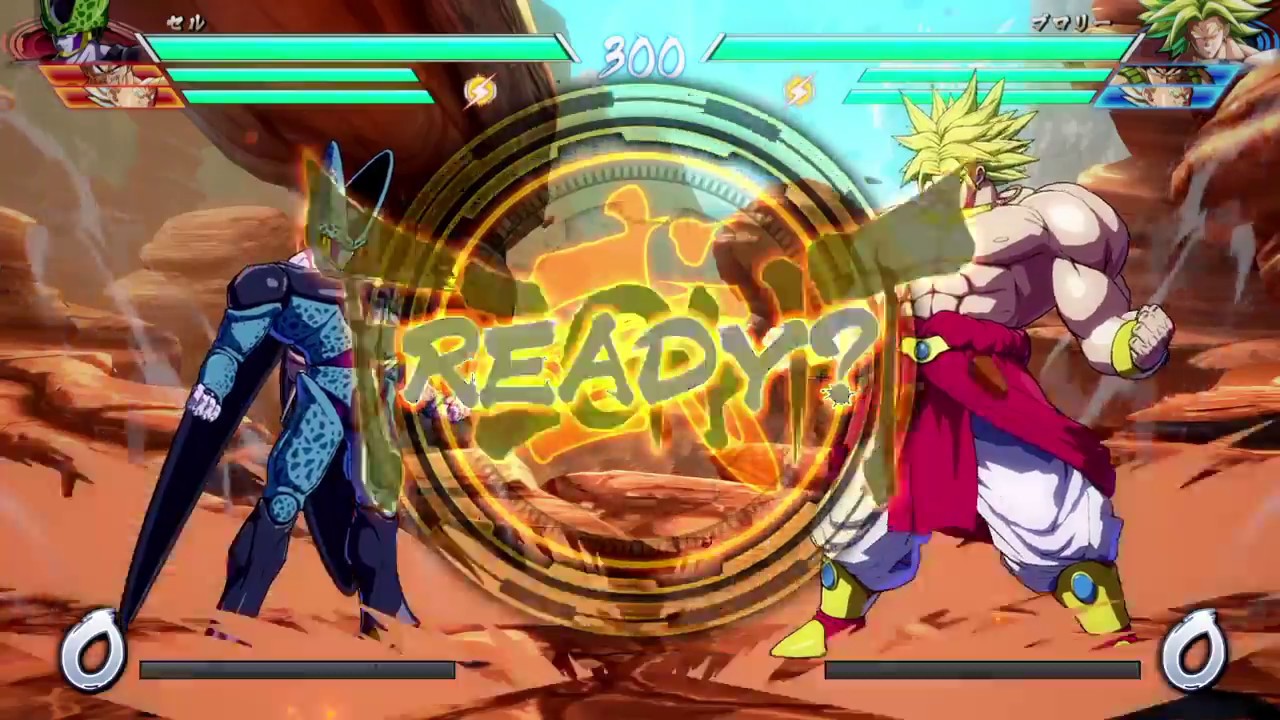The width and height of the screenshot is (1280, 720).
Task: Click the 300 round timer
Action: [x=640, y=57]
